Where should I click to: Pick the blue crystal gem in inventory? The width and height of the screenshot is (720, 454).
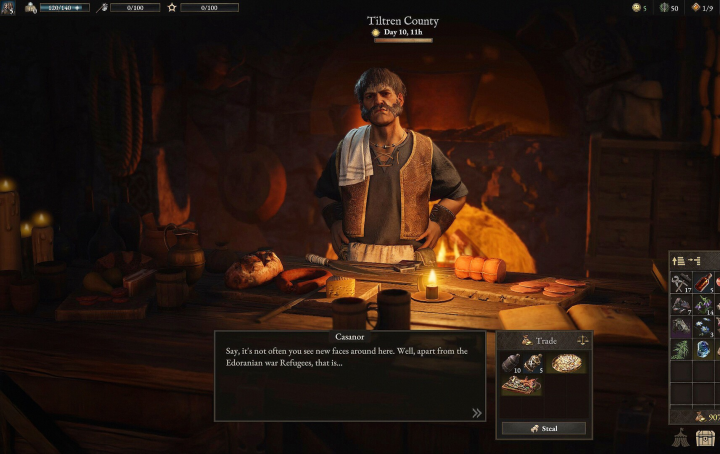tap(706, 349)
